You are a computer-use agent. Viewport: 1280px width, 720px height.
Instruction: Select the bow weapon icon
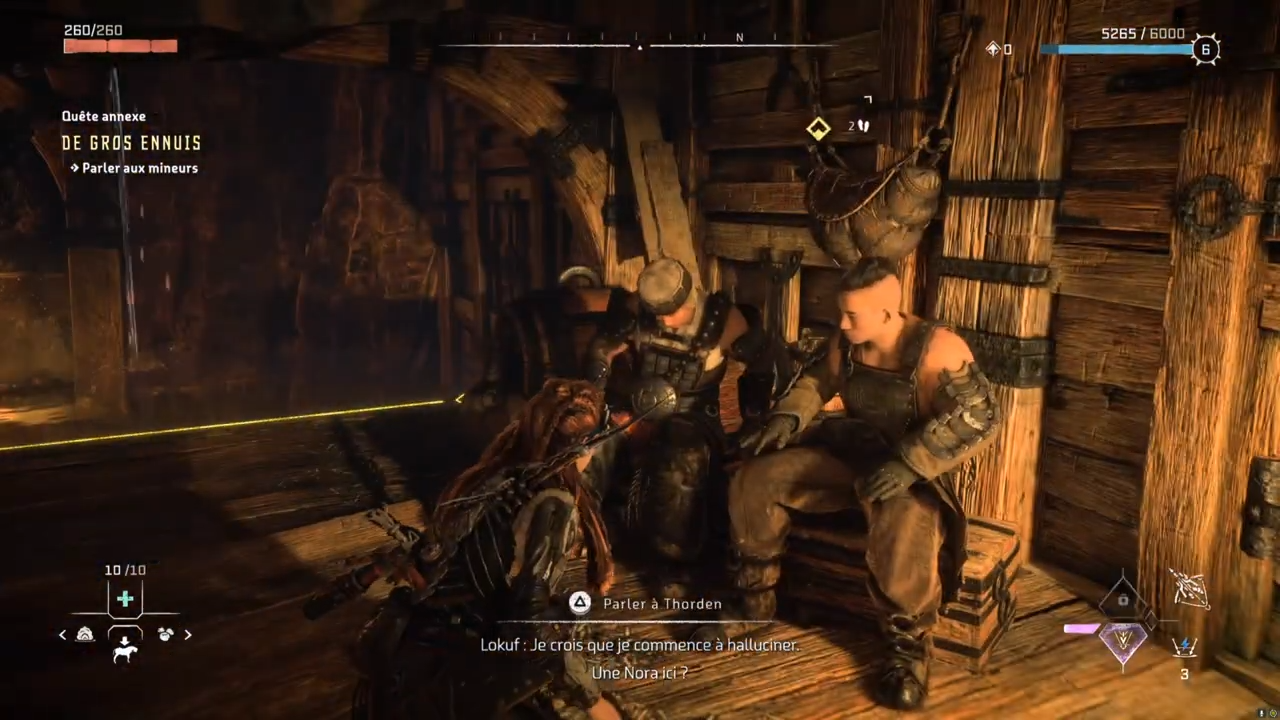[1189, 588]
